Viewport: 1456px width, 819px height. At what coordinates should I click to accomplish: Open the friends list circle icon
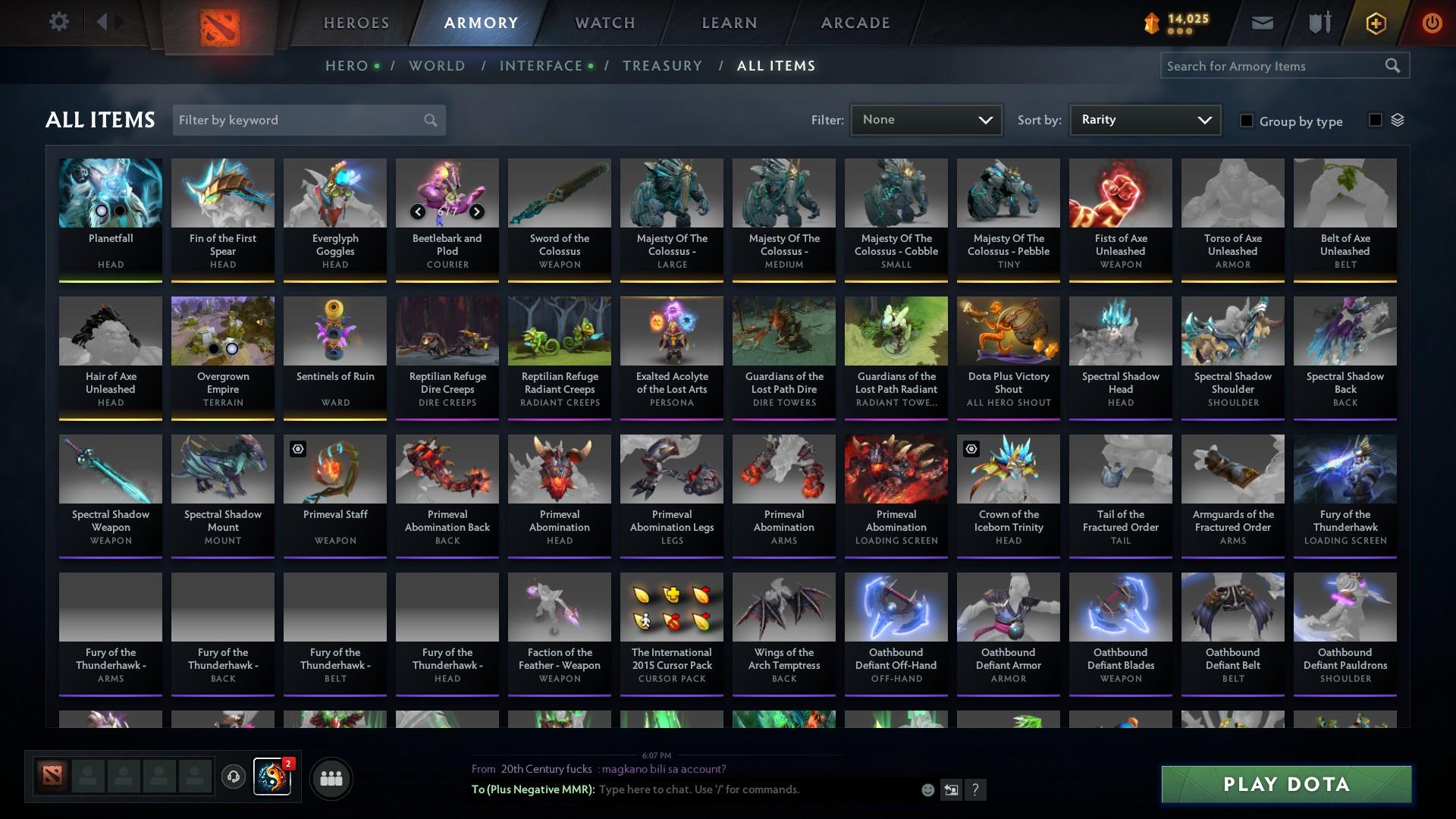click(x=331, y=778)
